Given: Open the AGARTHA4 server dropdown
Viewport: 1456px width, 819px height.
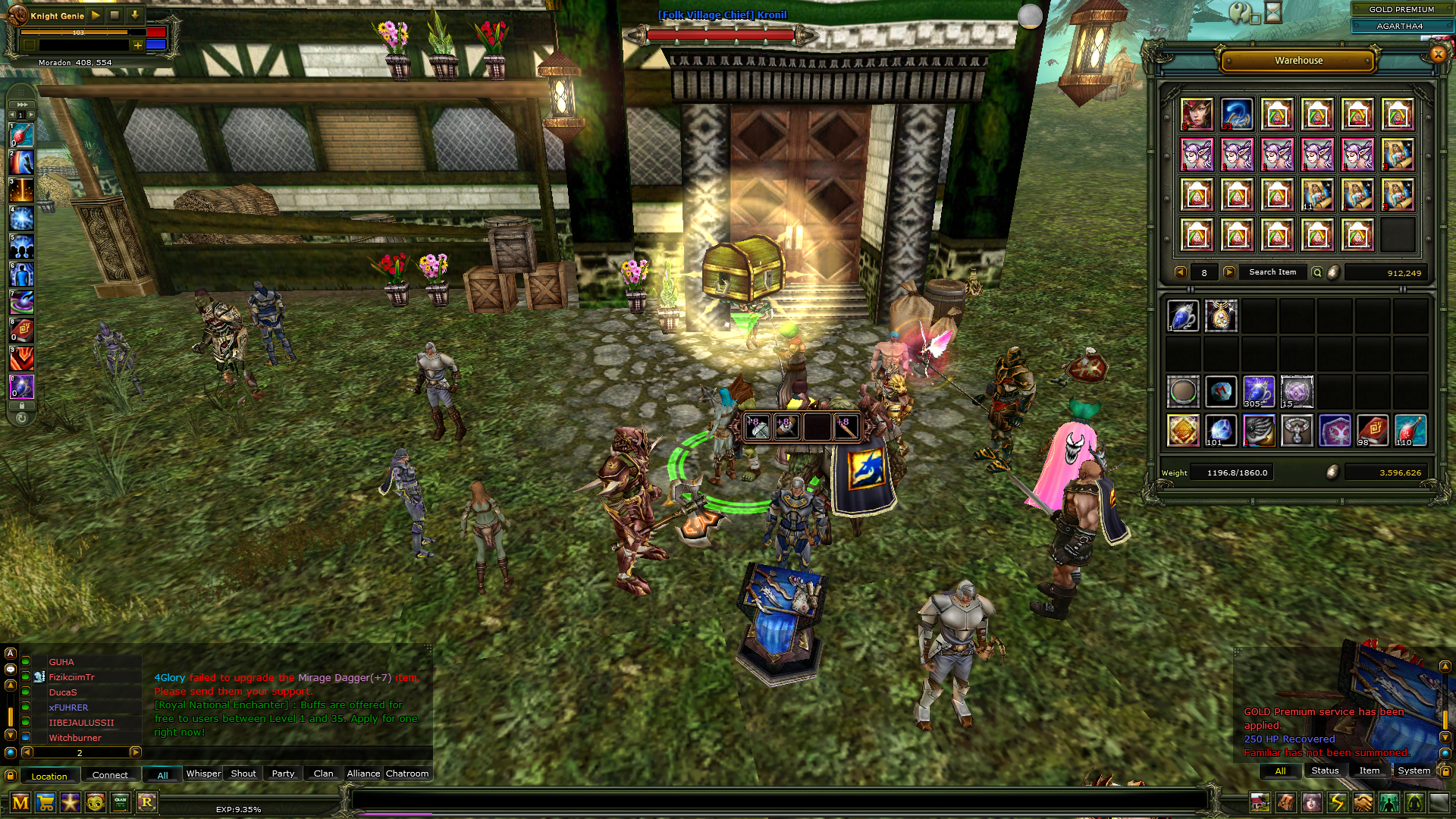Looking at the screenshot, I should (1401, 26).
